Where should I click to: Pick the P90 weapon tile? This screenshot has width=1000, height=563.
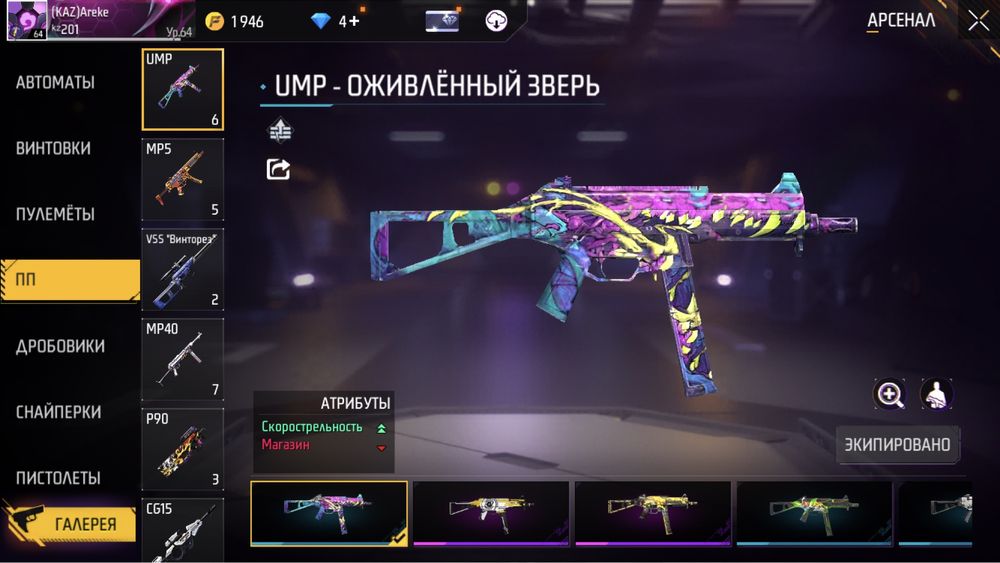(183, 449)
